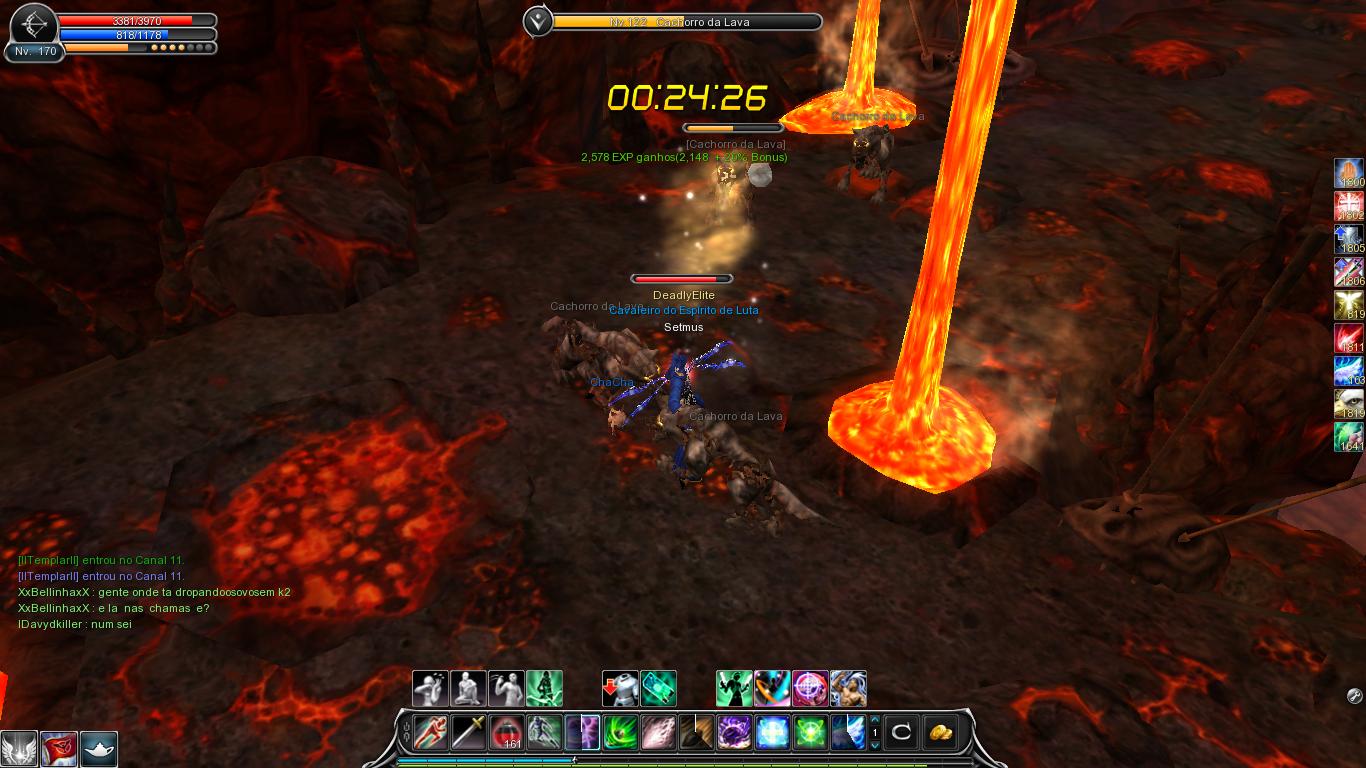Select the sword attack hotbar slot
The width and height of the screenshot is (1366, 768).
tap(469, 732)
